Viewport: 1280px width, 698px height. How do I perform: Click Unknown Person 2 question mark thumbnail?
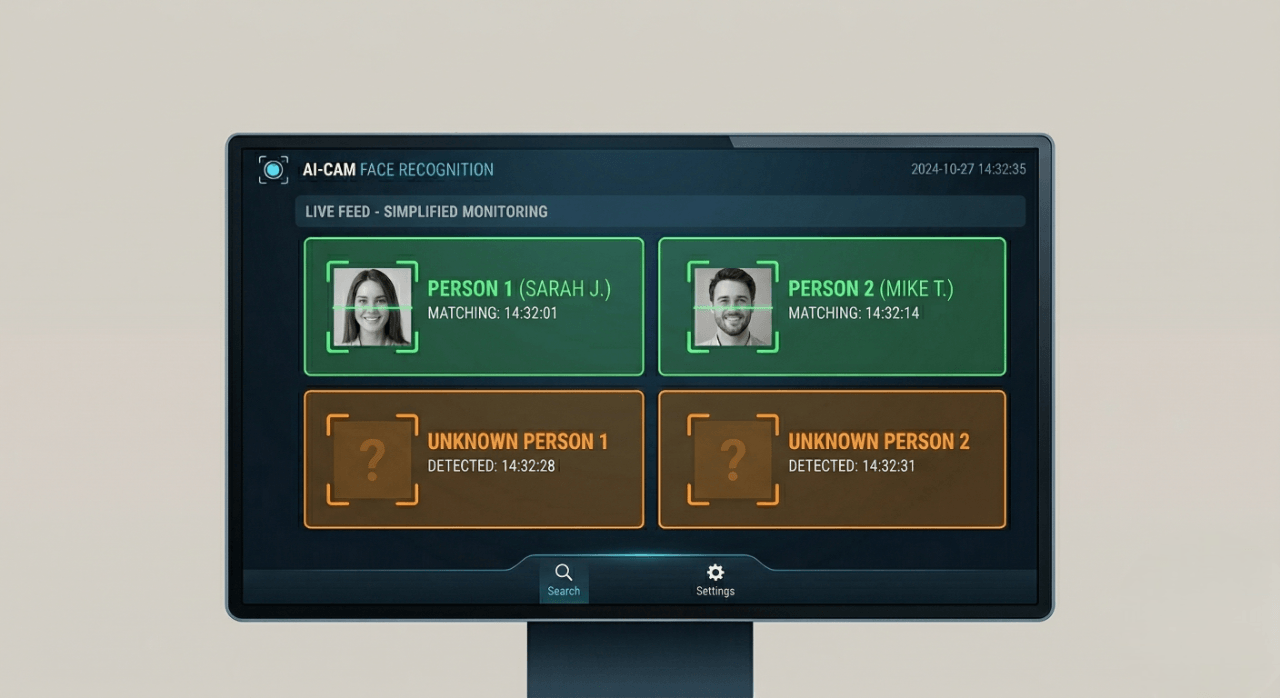click(733, 459)
